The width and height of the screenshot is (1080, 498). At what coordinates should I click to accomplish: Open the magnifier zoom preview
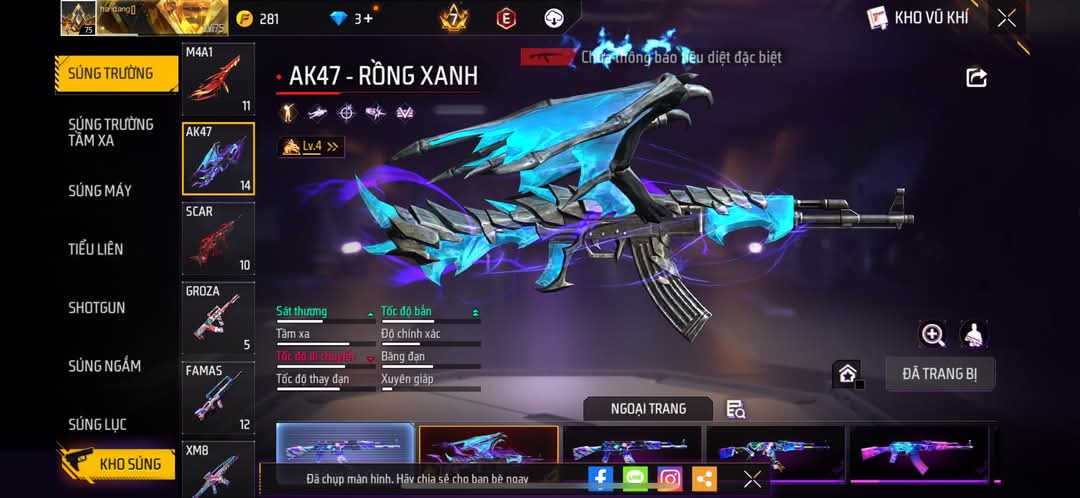[x=933, y=335]
